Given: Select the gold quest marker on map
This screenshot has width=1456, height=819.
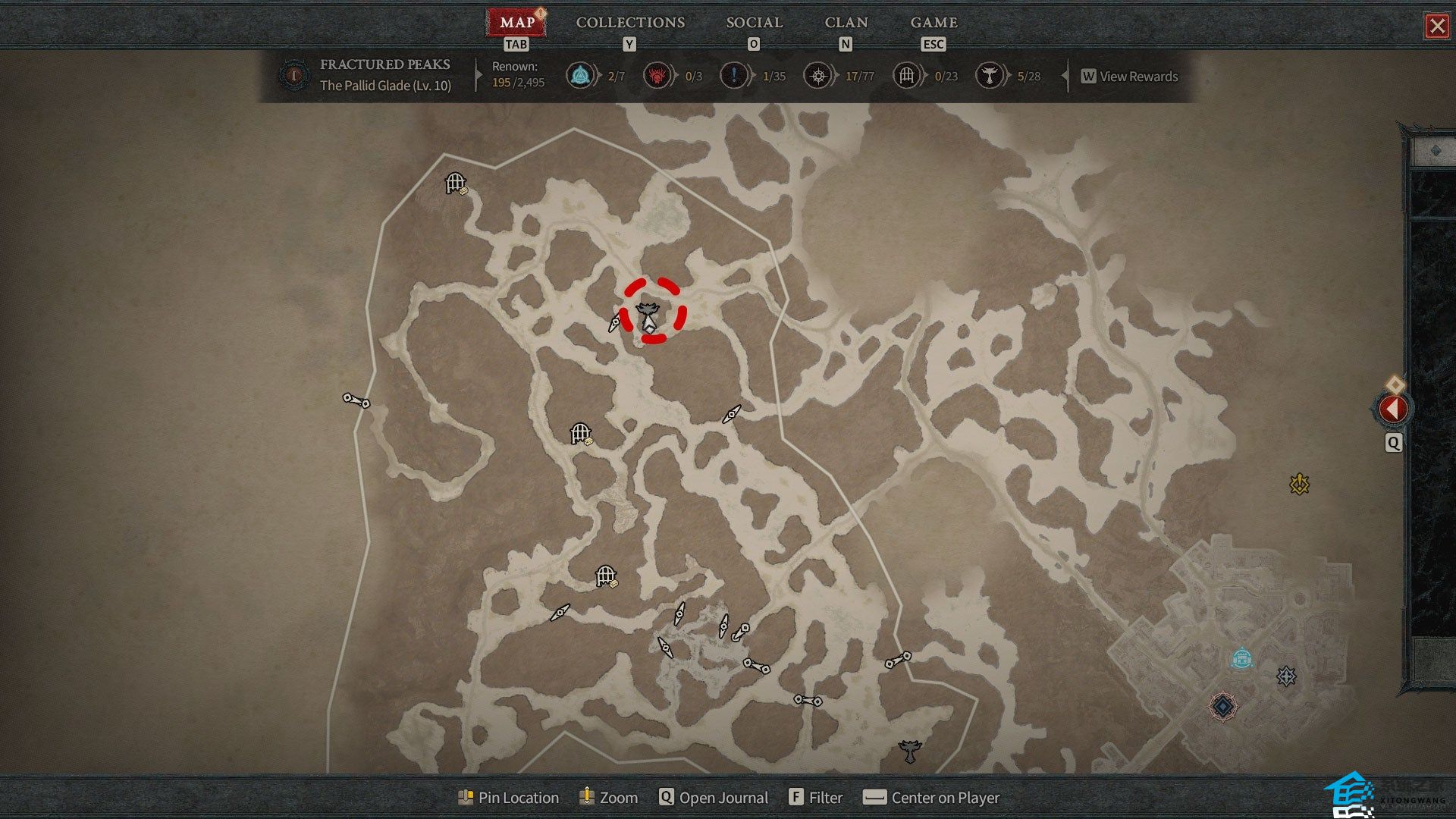Looking at the screenshot, I should (1299, 484).
